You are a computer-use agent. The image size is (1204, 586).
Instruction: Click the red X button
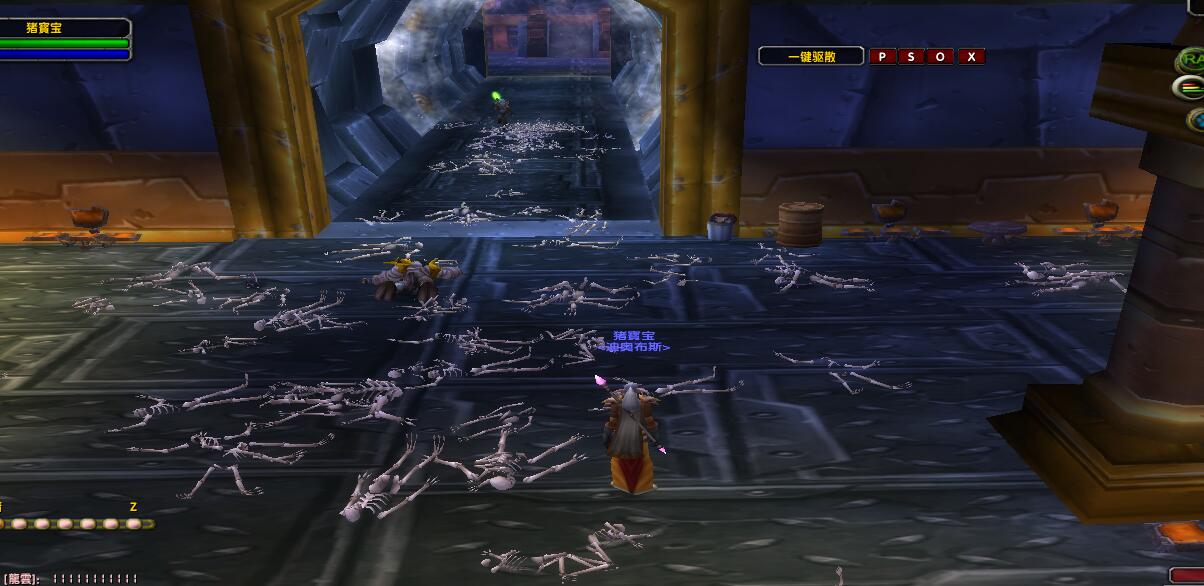(x=971, y=57)
